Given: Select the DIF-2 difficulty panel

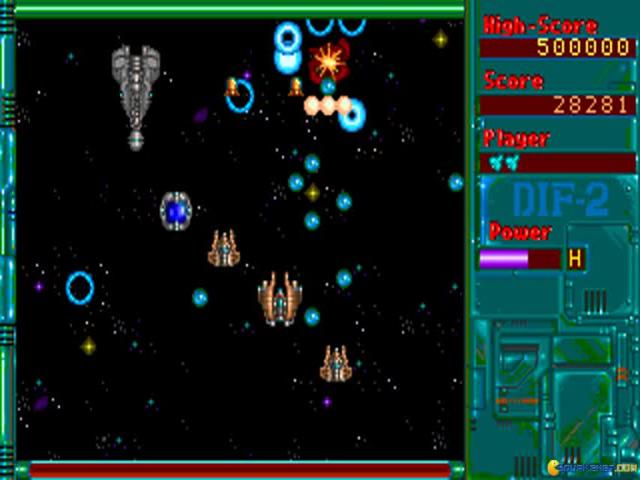Looking at the screenshot, I should [x=559, y=199].
